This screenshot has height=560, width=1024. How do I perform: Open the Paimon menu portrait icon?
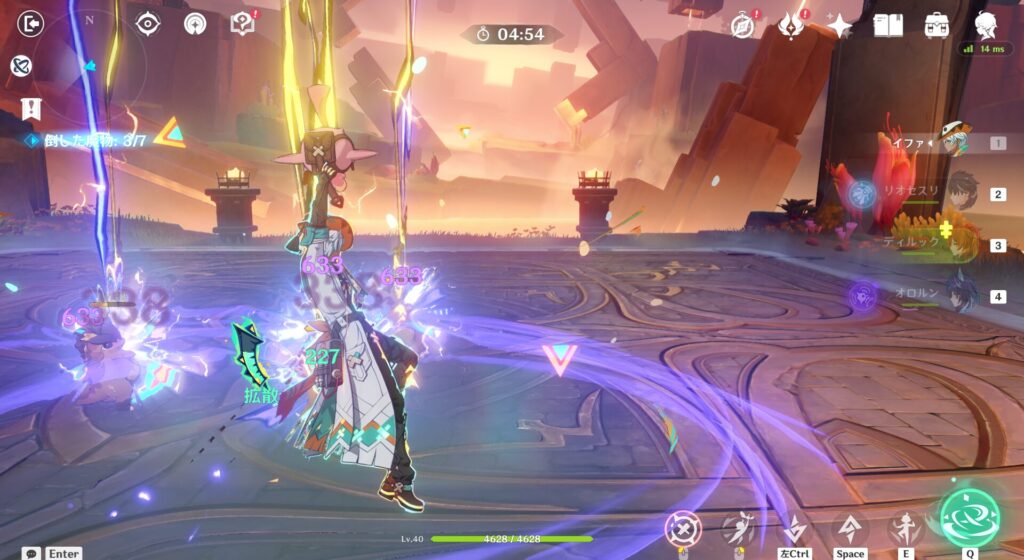click(x=986, y=25)
